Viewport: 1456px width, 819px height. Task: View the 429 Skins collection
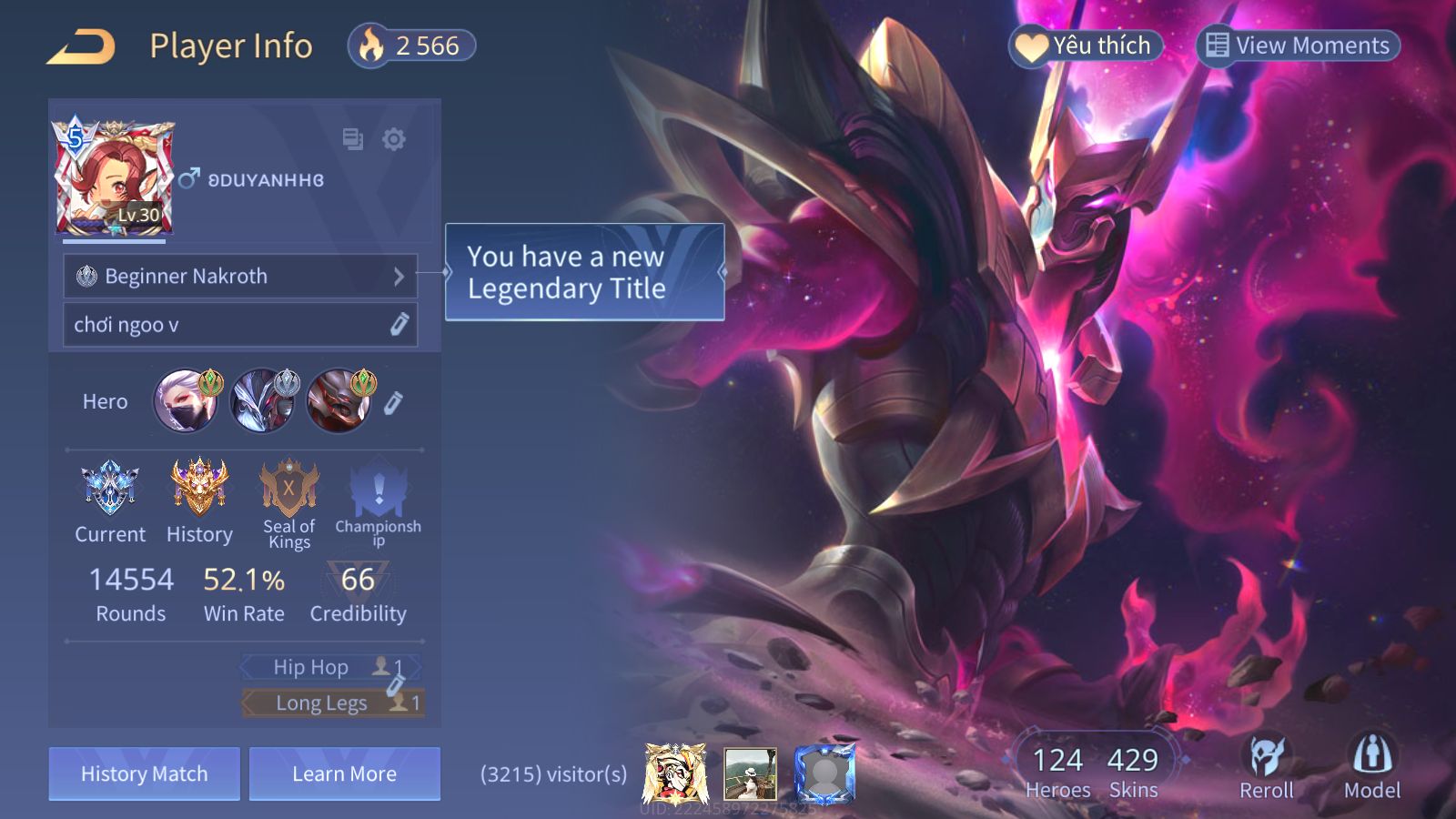pyautogui.click(x=1133, y=772)
